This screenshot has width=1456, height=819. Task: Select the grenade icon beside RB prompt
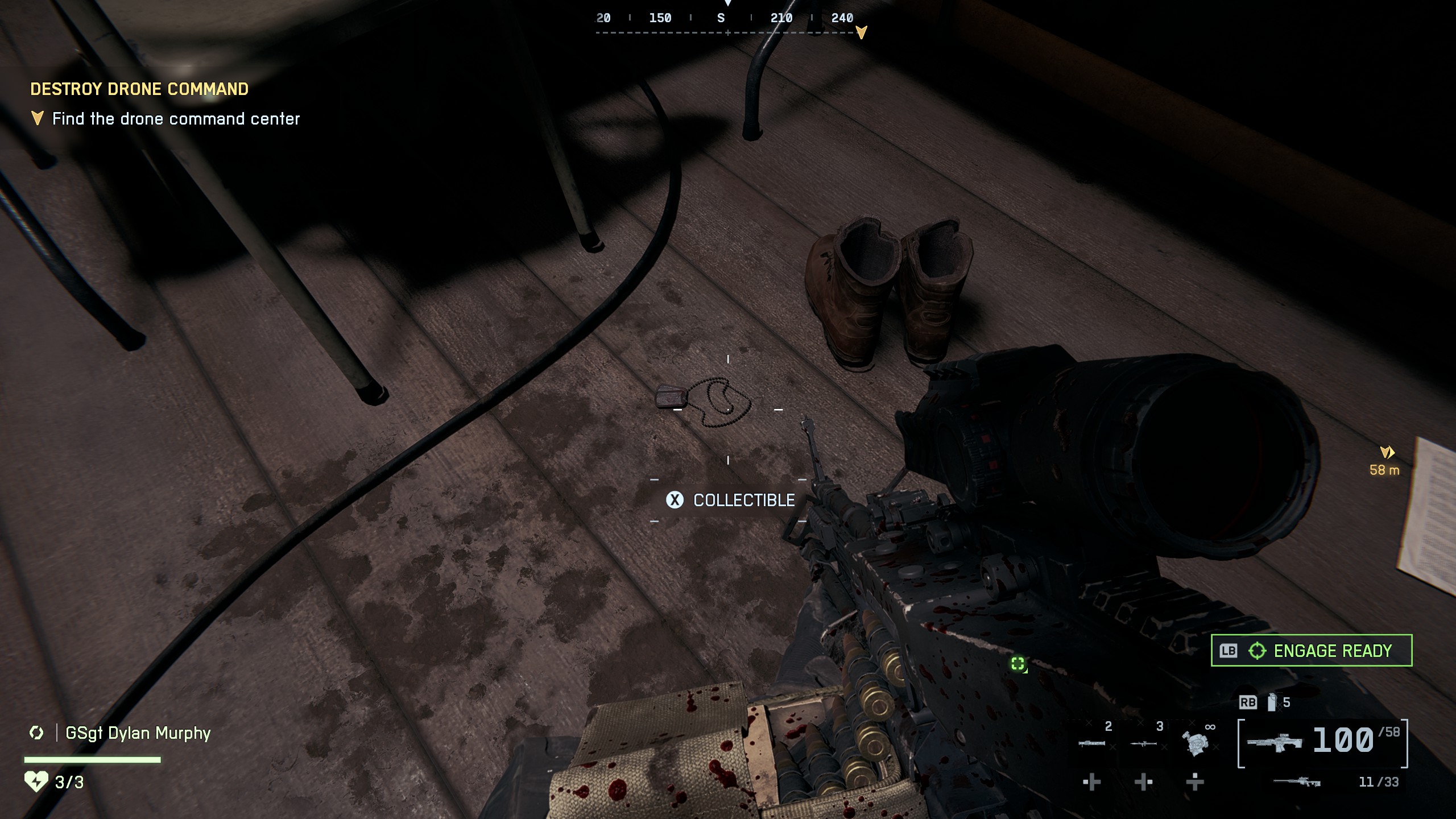[1272, 702]
